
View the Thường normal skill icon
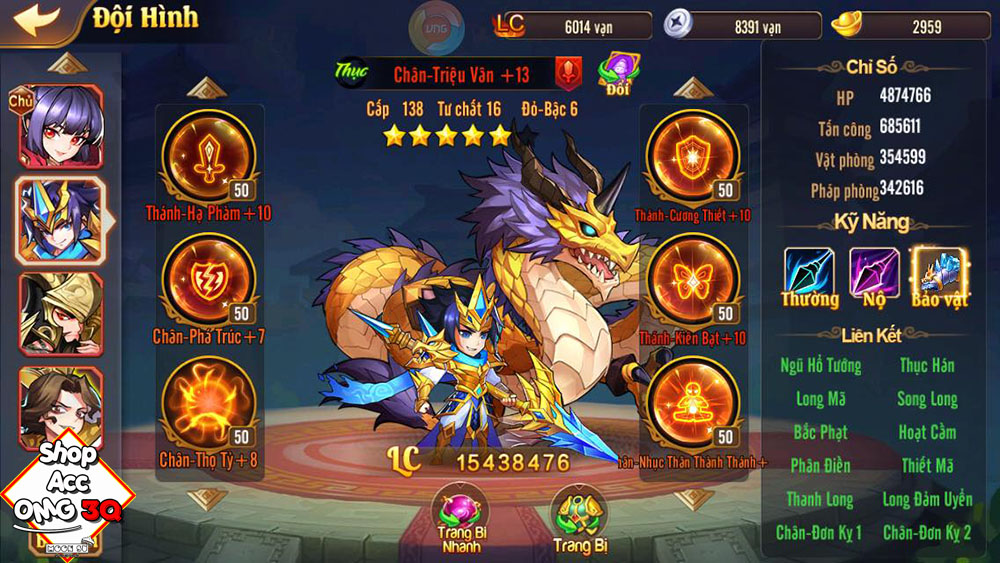(810, 274)
